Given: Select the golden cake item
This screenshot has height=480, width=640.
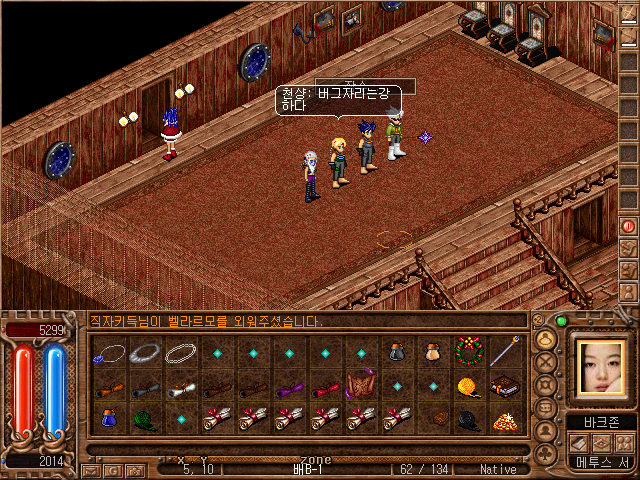Looking at the screenshot, I should (505, 419).
